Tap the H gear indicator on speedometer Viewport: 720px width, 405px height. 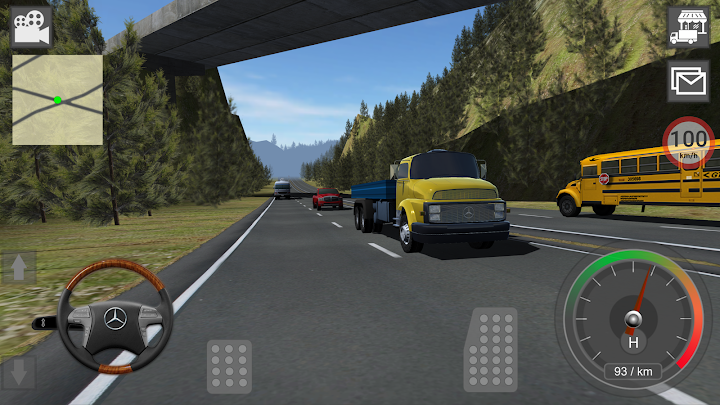coord(632,342)
